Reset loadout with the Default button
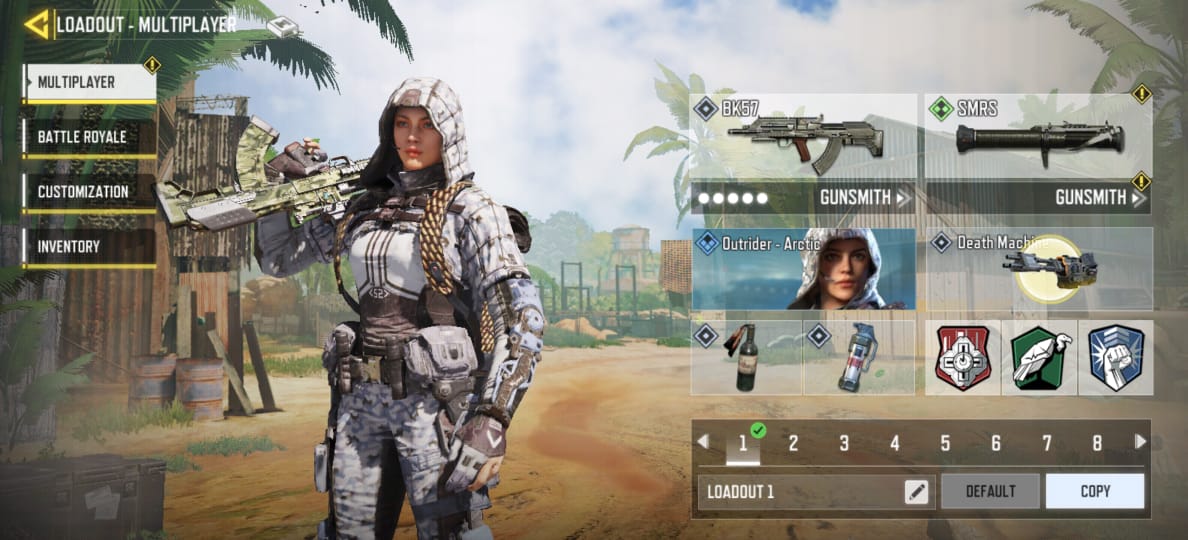The height and width of the screenshot is (540, 1188). pyautogui.click(x=990, y=492)
